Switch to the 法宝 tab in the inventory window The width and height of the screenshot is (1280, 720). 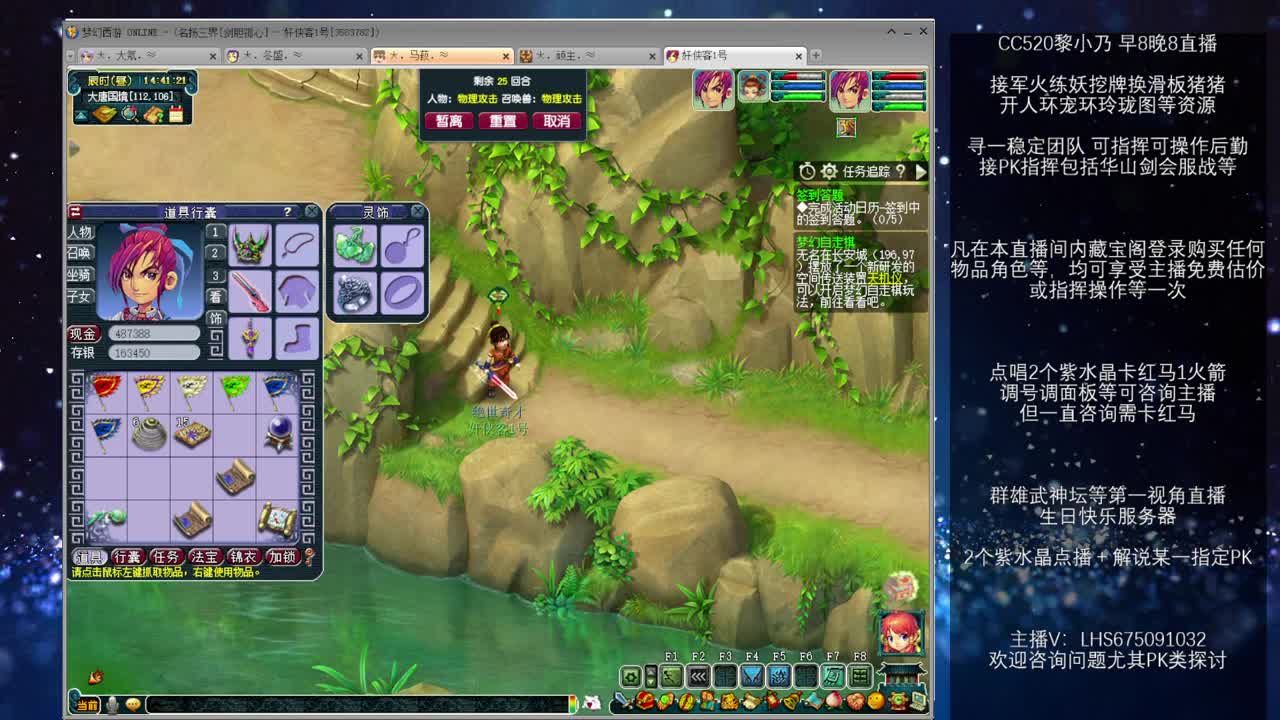(204, 555)
